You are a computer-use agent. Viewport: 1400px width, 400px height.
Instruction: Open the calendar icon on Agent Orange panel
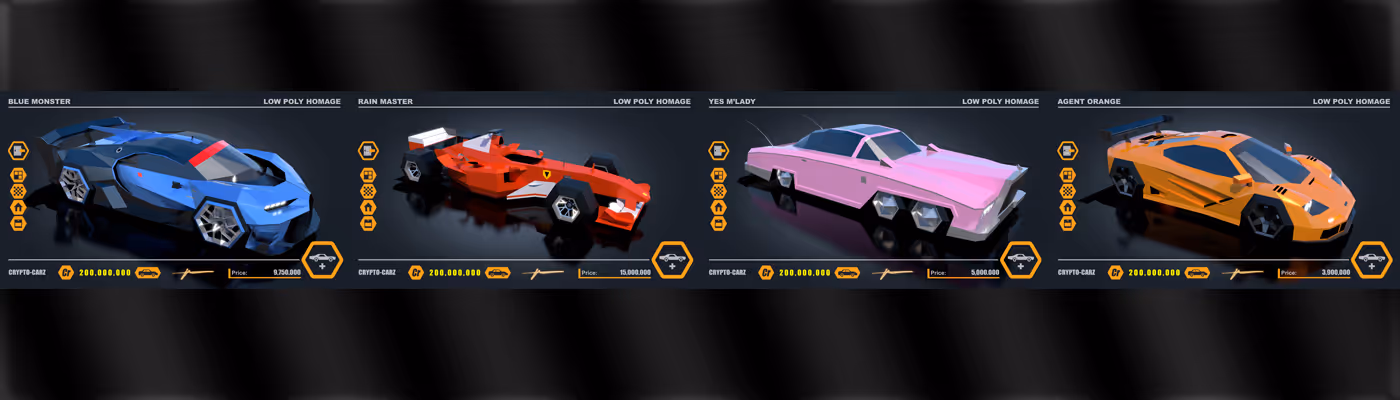1068,223
